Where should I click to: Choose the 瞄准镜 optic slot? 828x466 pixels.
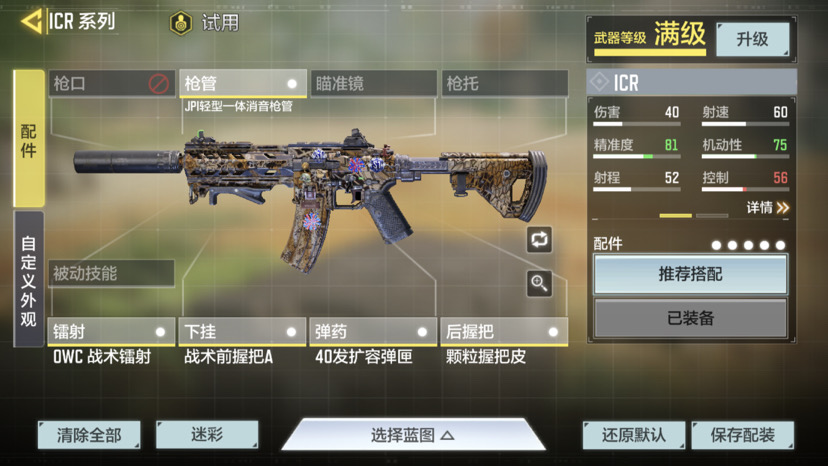coord(373,84)
